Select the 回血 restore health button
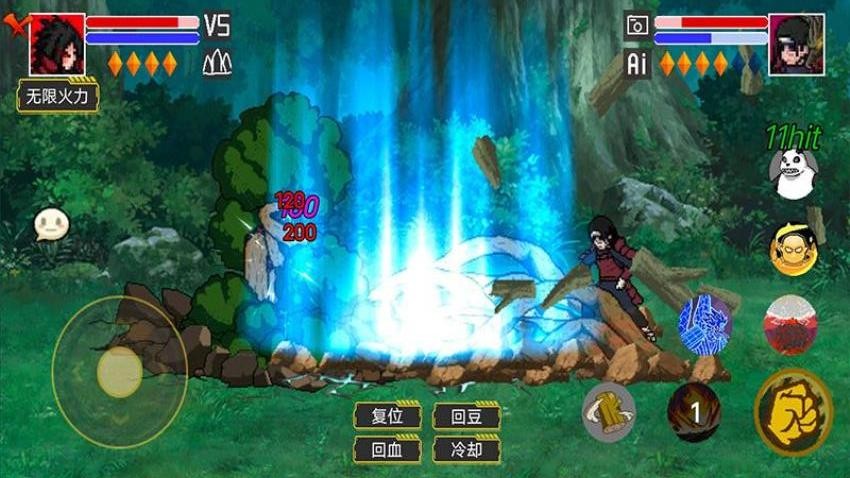 (387, 449)
